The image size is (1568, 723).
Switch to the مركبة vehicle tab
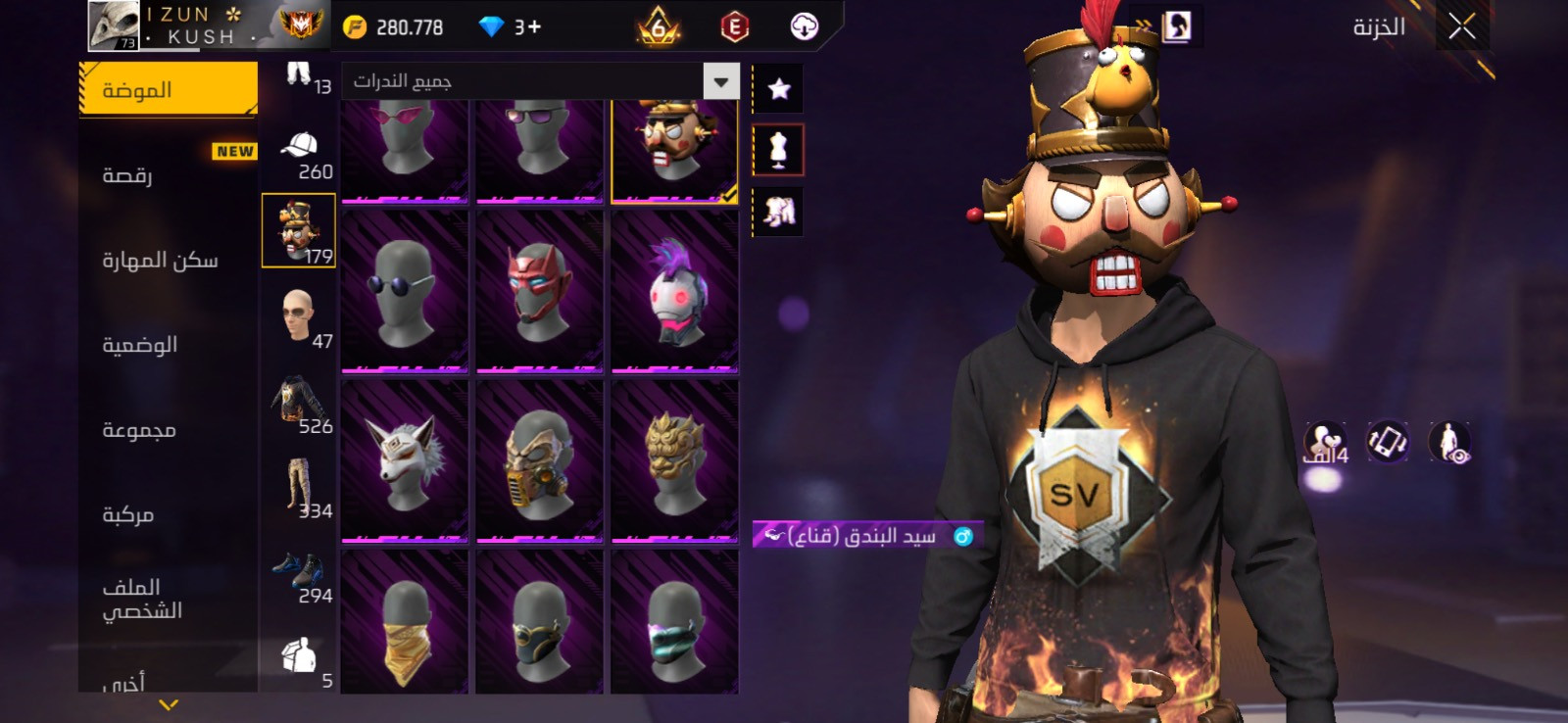(x=128, y=514)
